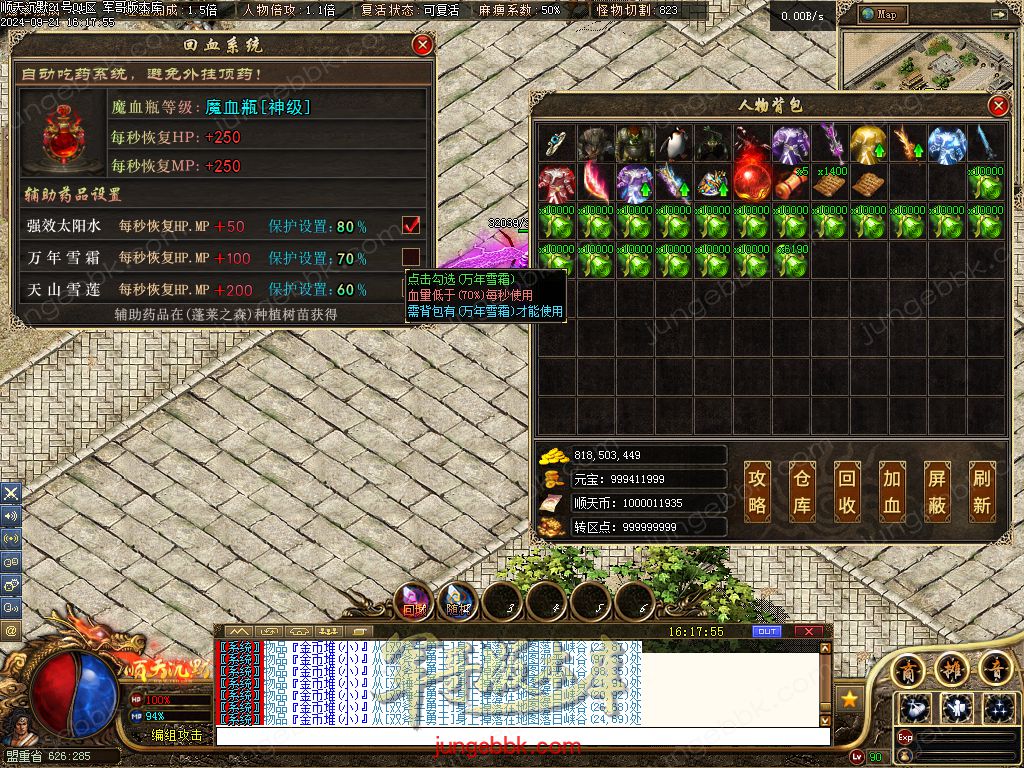Open the Map button

pyautogui.click(x=882, y=14)
